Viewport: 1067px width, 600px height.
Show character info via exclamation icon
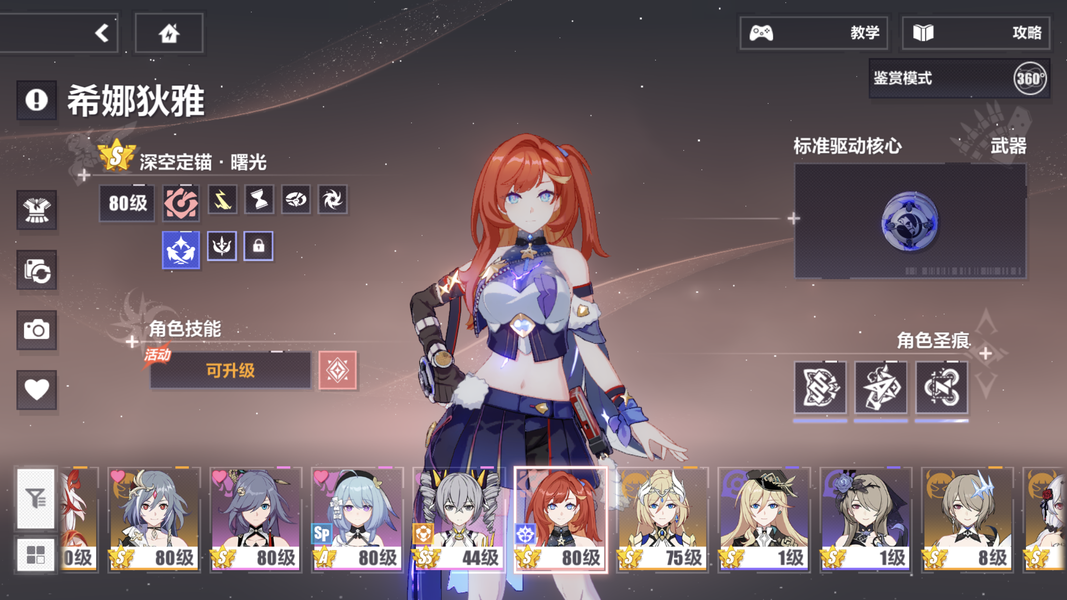coord(36,100)
